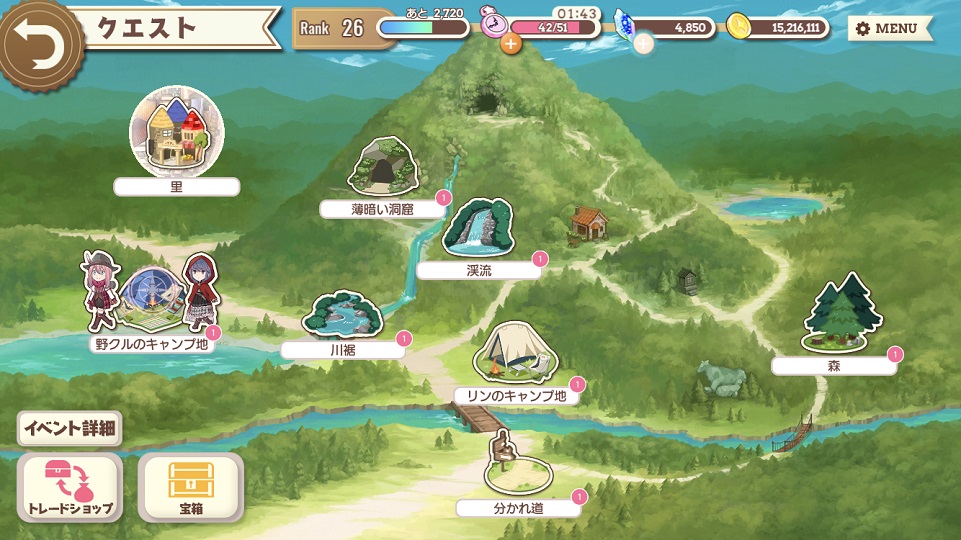Image resolution: width=961 pixels, height=540 pixels.
Task: Click the gold coin currency icon
Action: pyautogui.click(x=738, y=27)
